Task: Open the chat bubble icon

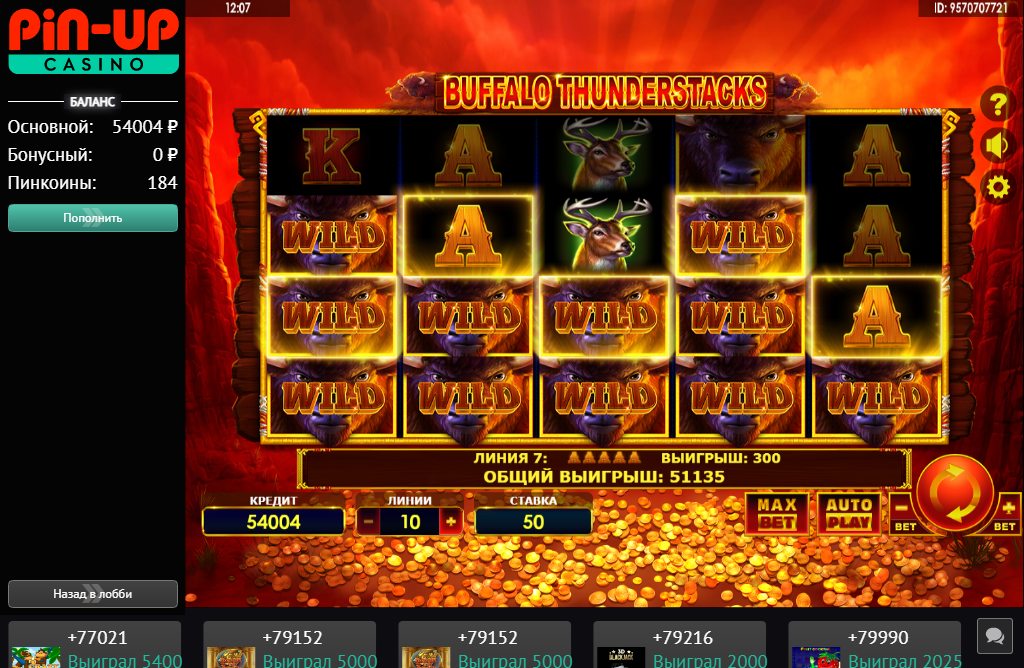Action: [x=994, y=635]
